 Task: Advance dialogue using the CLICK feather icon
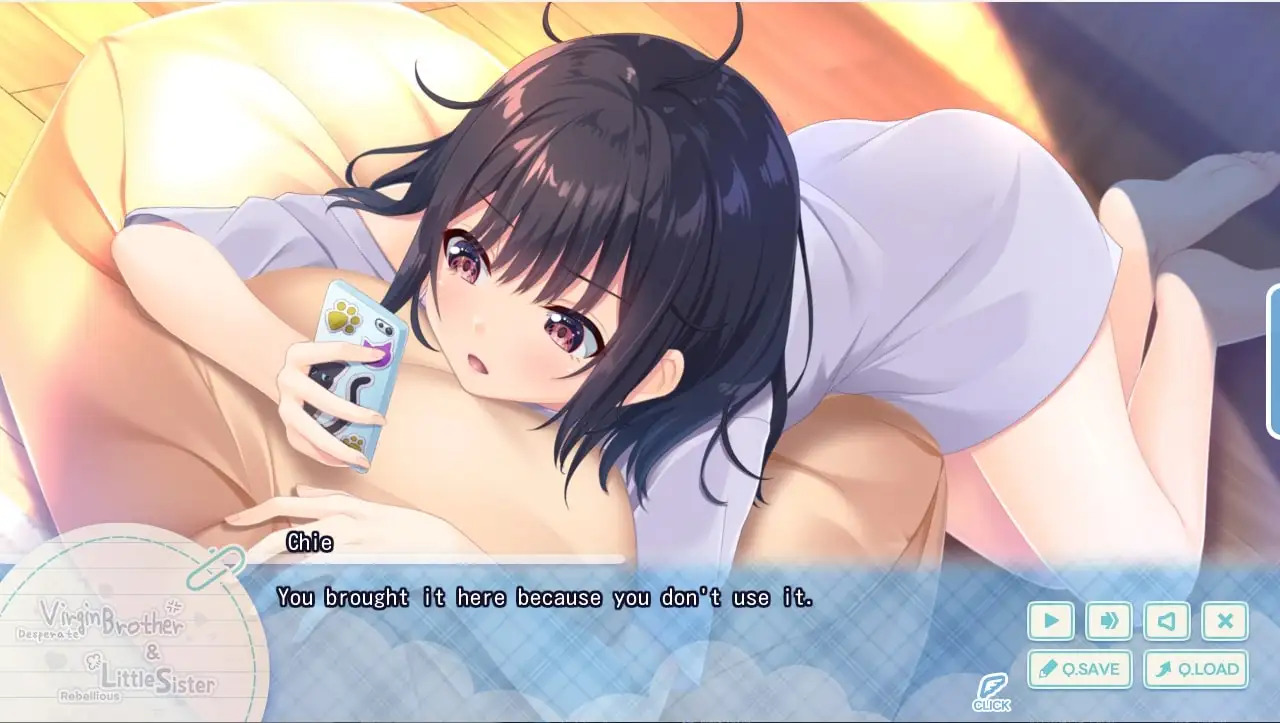click(x=991, y=692)
